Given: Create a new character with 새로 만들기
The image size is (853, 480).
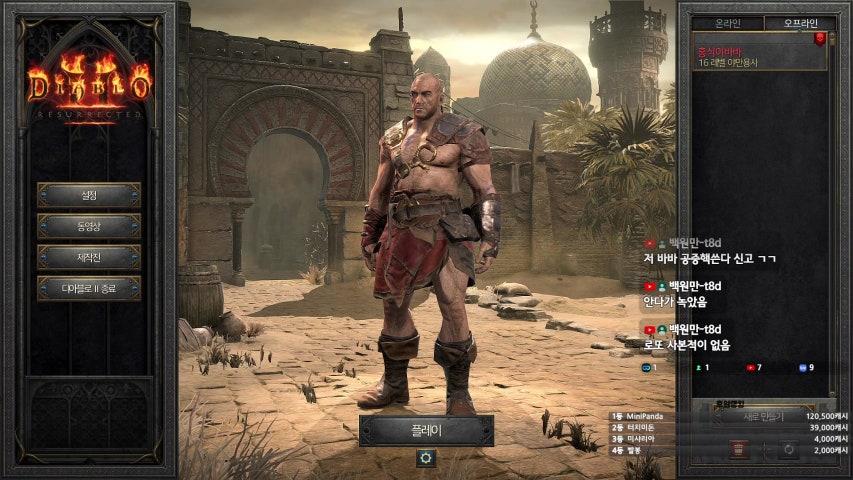Looking at the screenshot, I should click(763, 416).
